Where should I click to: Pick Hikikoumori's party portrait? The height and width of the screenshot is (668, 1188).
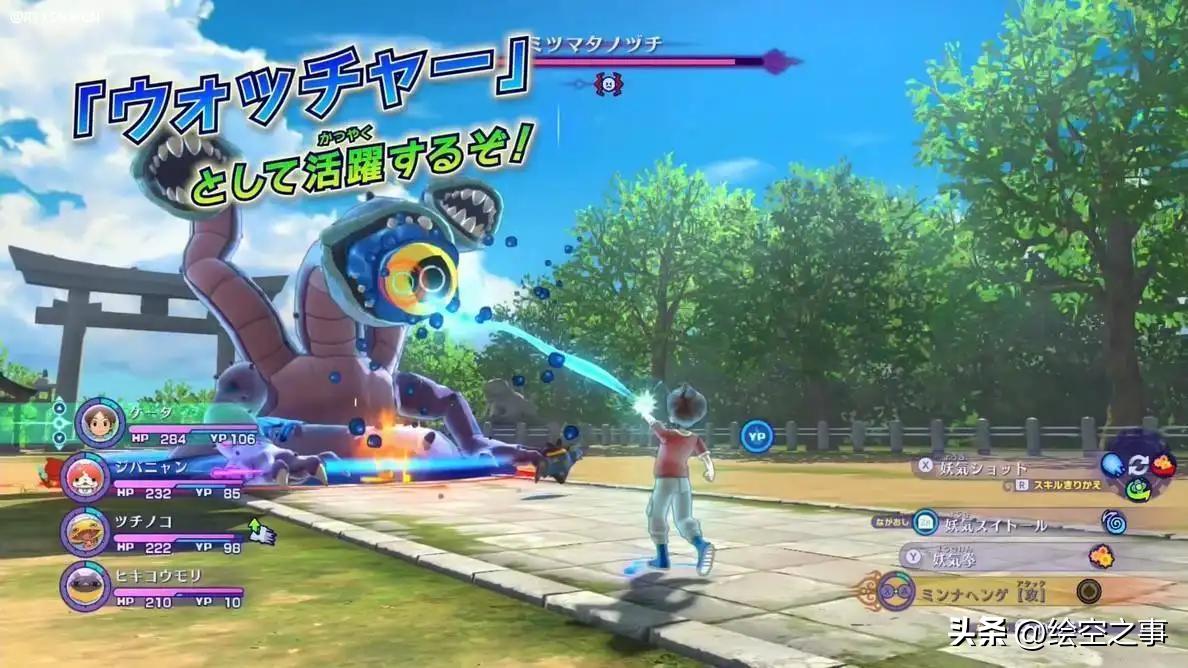tap(86, 585)
